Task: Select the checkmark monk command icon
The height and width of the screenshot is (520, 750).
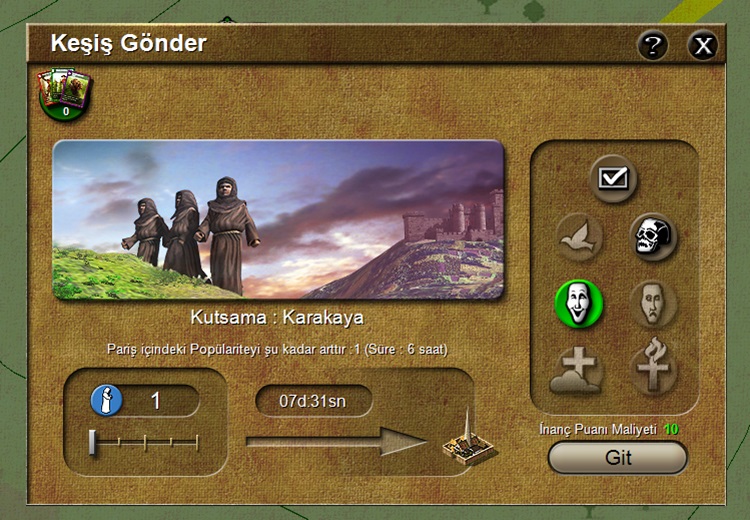Action: click(612, 179)
